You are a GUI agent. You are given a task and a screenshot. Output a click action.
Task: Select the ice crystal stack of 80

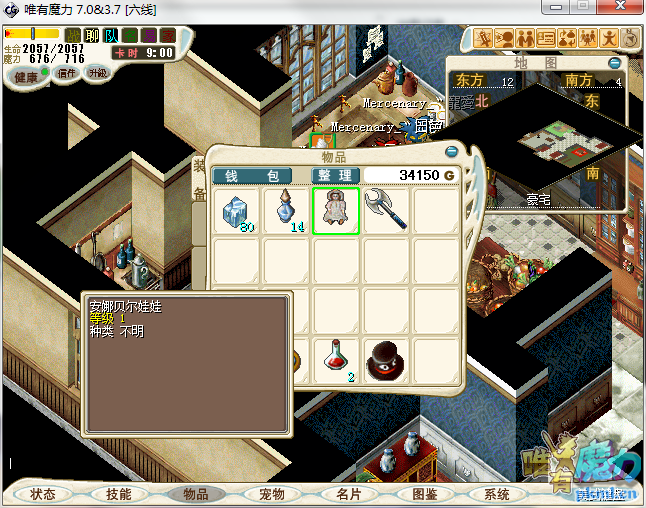[x=236, y=212]
